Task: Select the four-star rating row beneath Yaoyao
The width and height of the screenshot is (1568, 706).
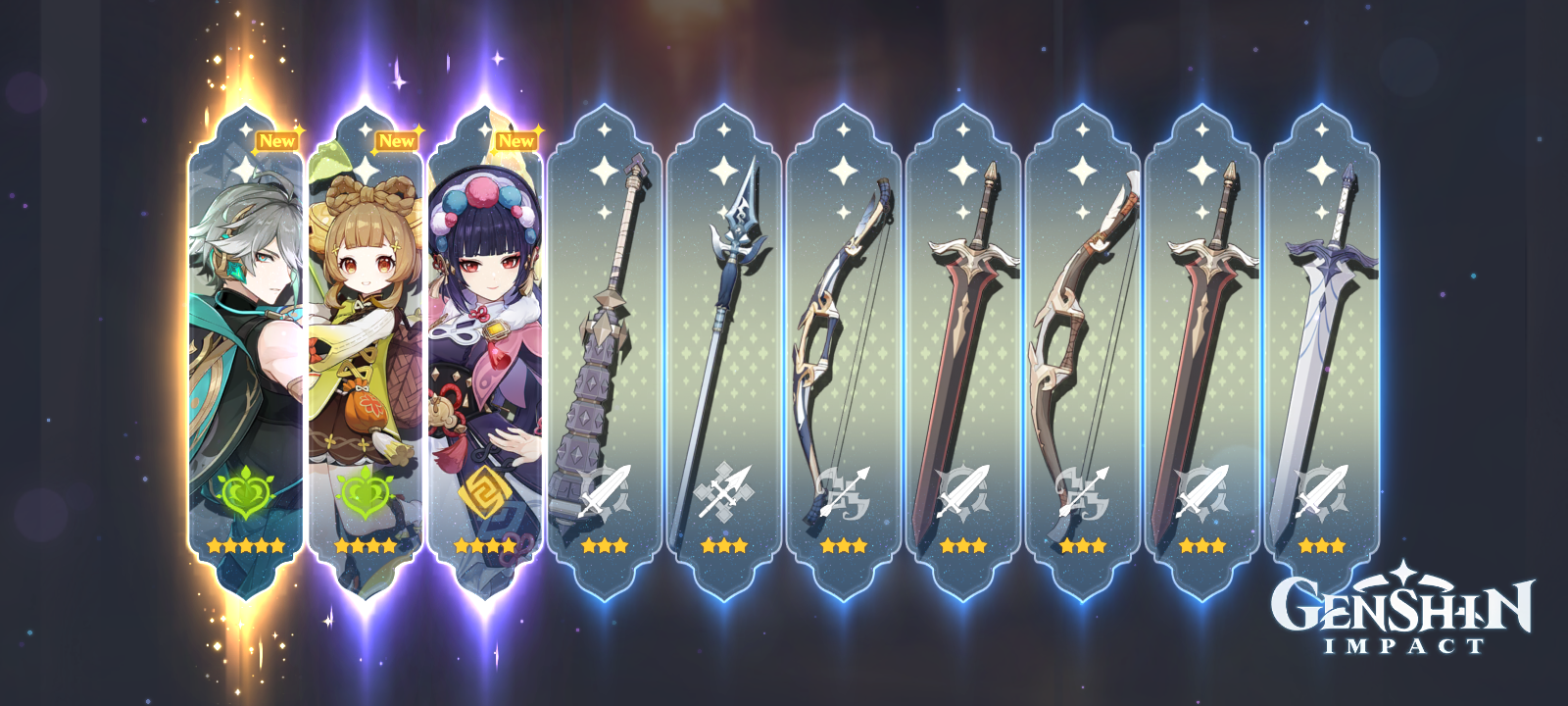Action: coord(364,545)
